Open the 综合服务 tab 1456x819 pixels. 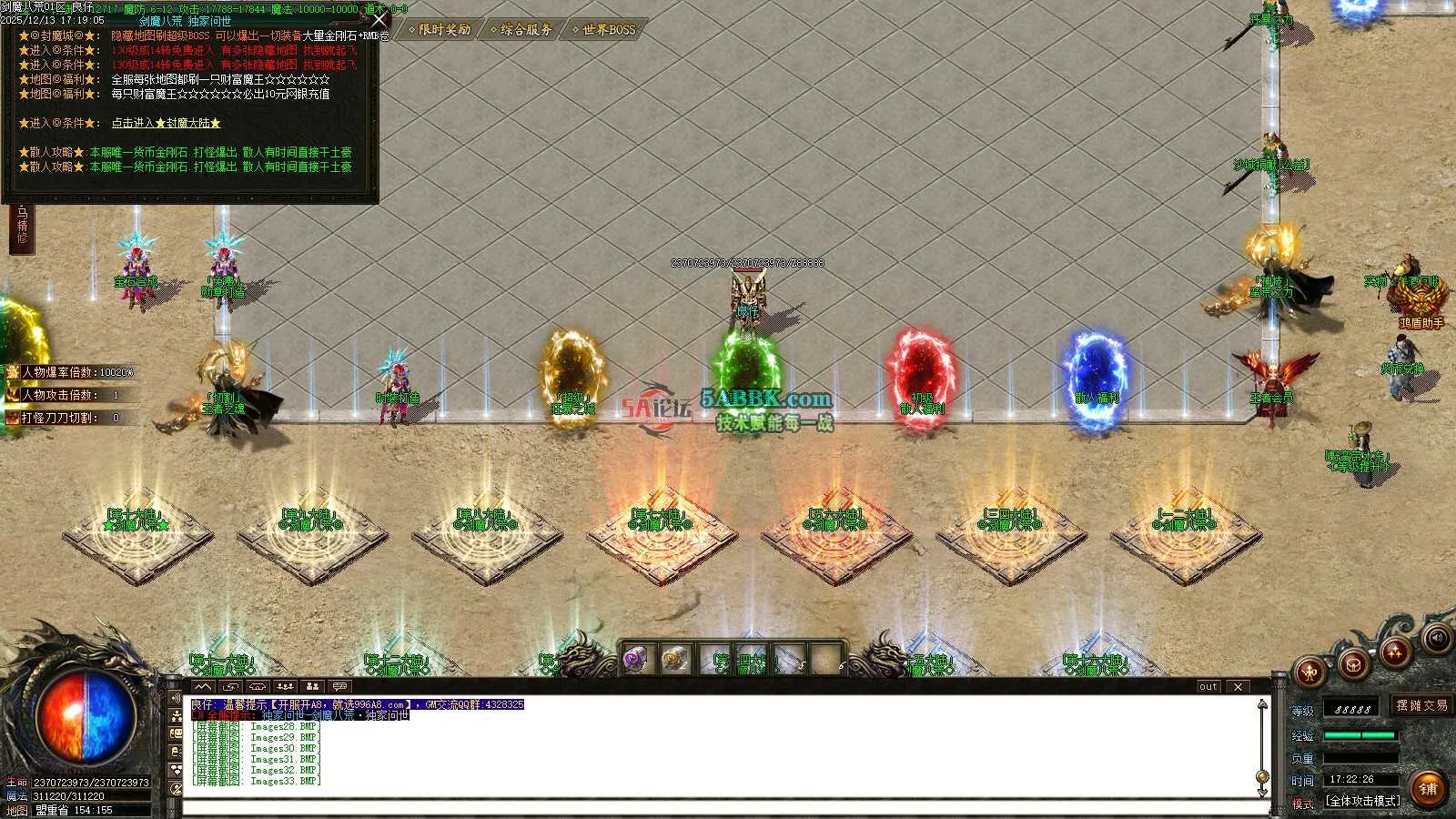point(522,30)
